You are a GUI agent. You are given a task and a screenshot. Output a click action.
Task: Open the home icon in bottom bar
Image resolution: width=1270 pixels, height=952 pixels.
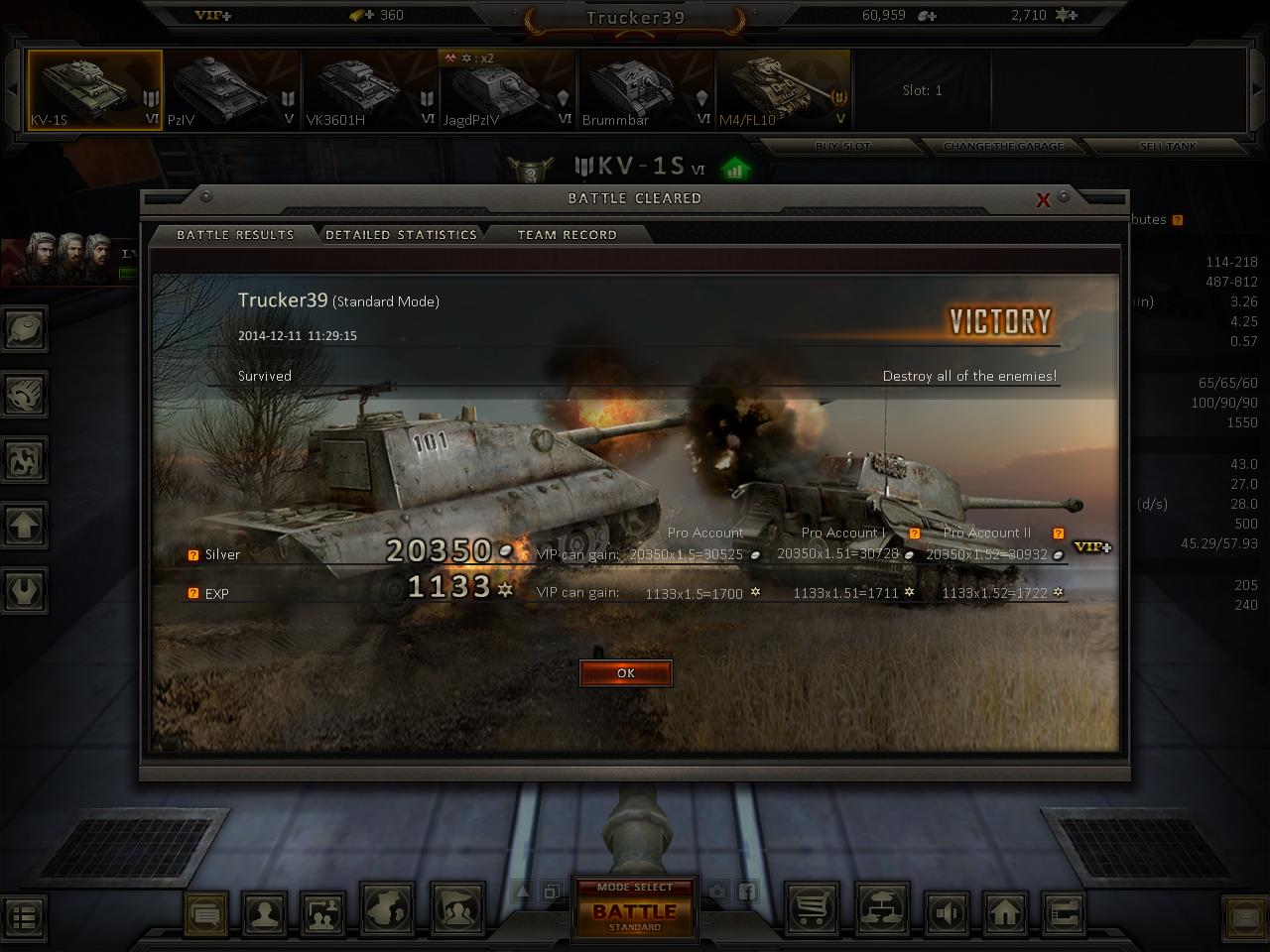(x=1005, y=911)
